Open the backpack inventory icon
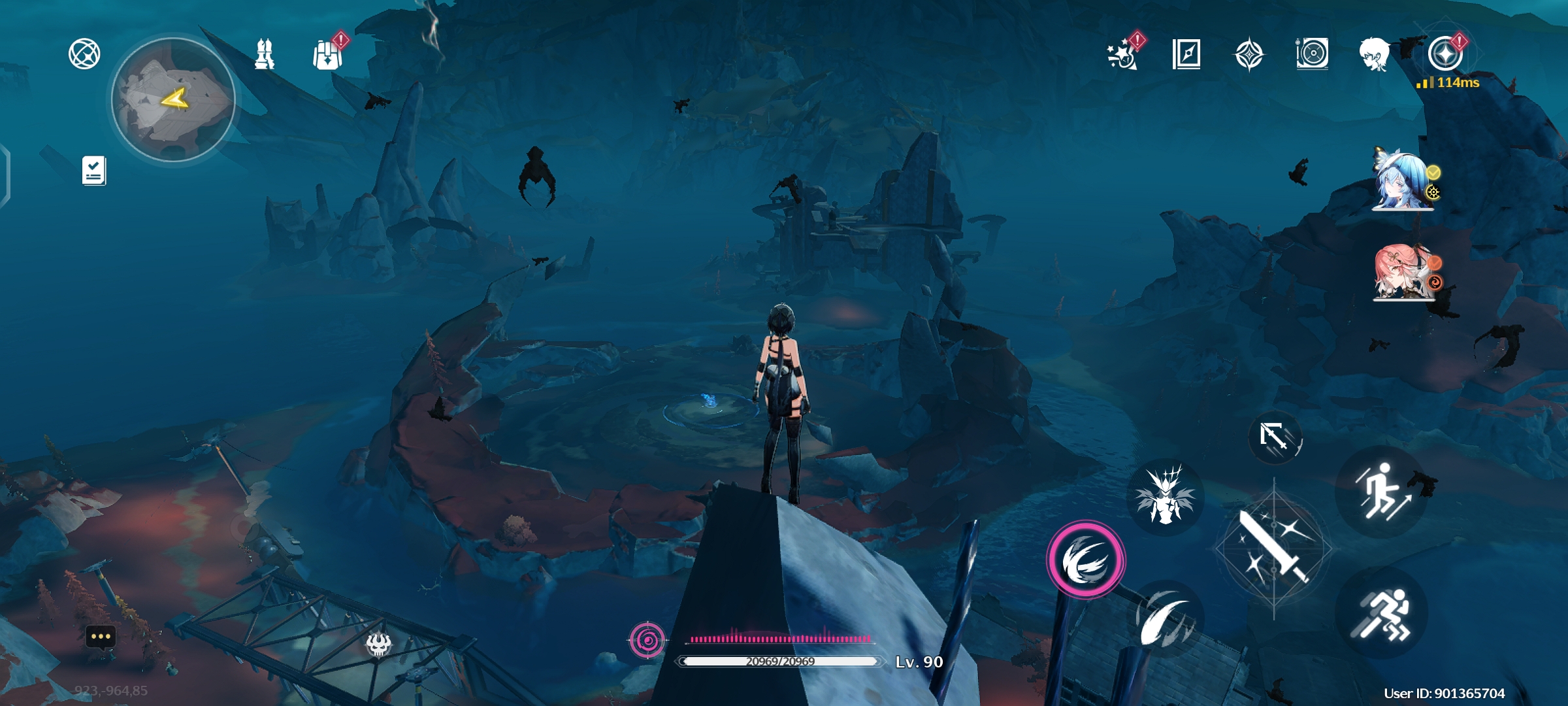Viewport: 1568px width, 706px height. [x=327, y=54]
